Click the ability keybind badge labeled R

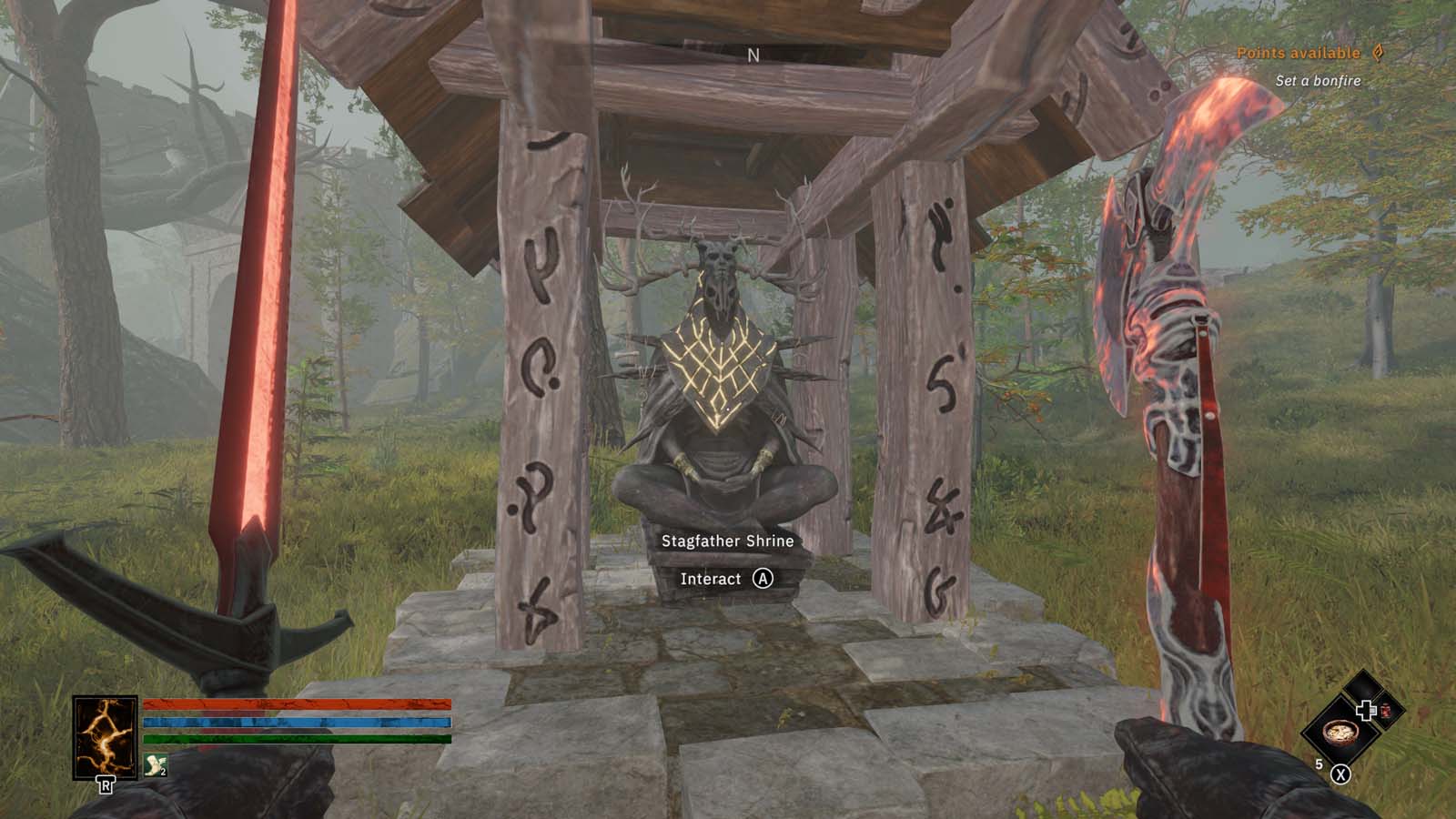(106, 784)
